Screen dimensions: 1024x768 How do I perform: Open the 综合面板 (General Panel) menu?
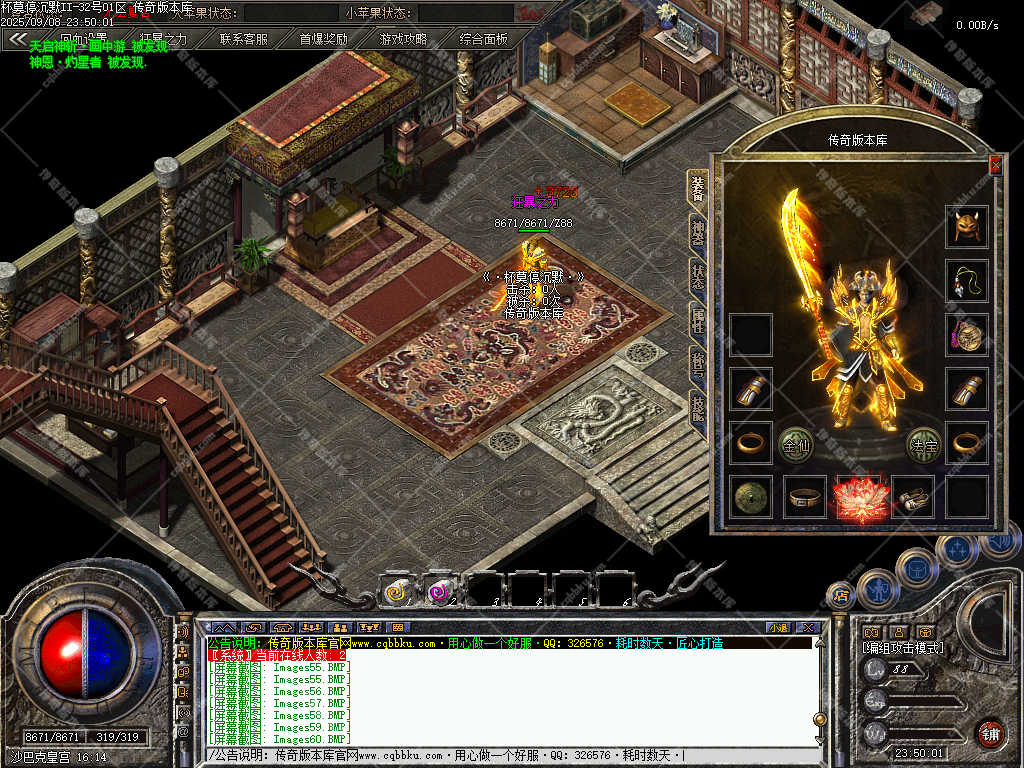[484, 40]
